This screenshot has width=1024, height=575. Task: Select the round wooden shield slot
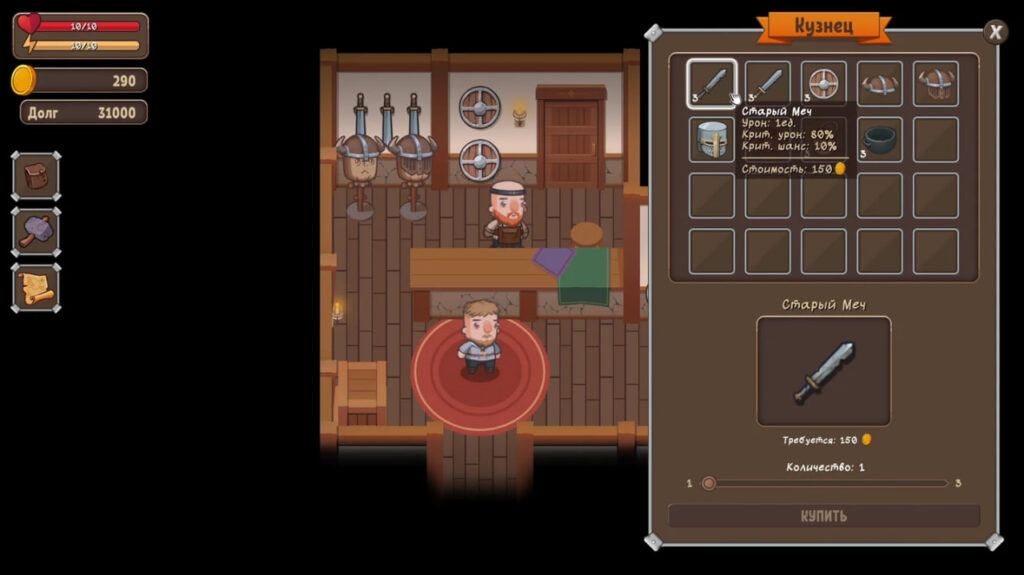pos(823,84)
